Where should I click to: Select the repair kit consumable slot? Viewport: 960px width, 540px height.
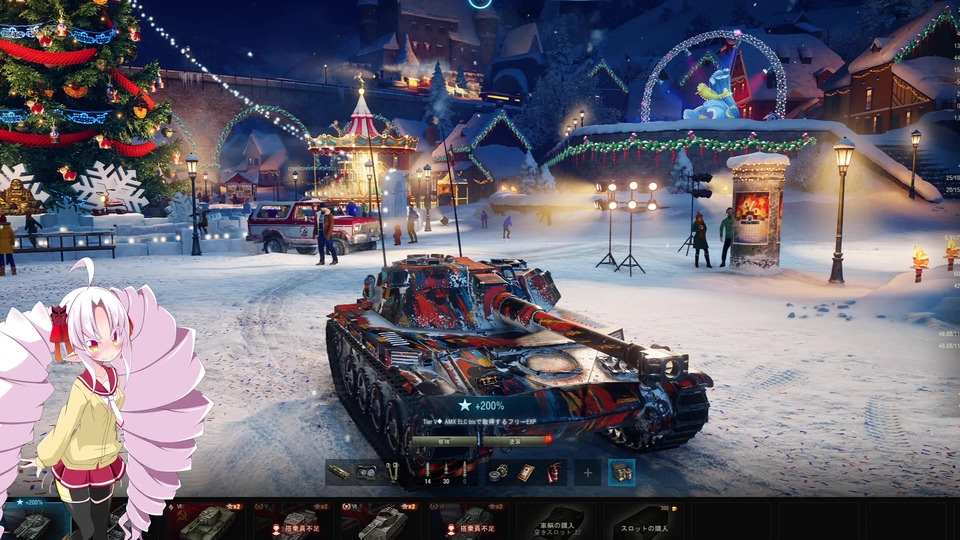500,473
